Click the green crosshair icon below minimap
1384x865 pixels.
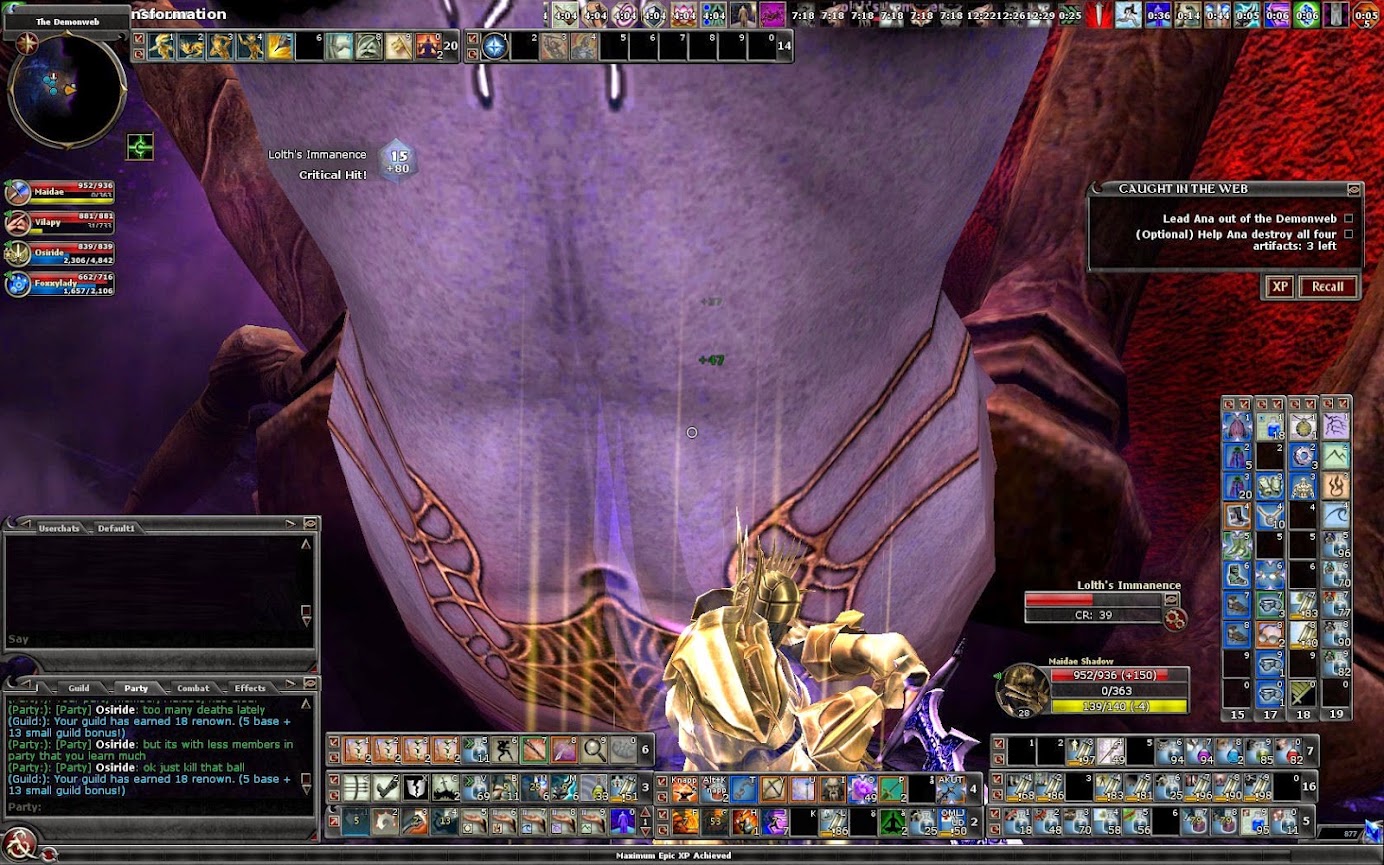pyautogui.click(x=140, y=148)
